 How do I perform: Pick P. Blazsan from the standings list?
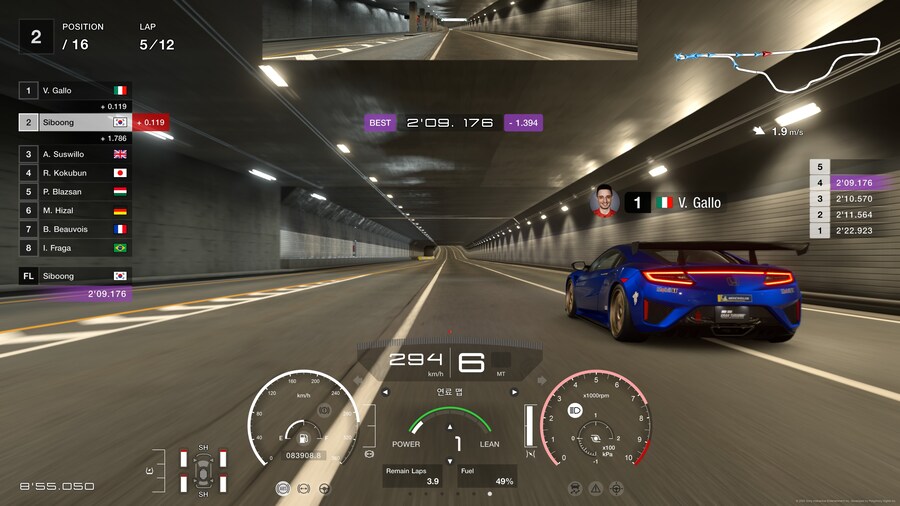point(74,191)
